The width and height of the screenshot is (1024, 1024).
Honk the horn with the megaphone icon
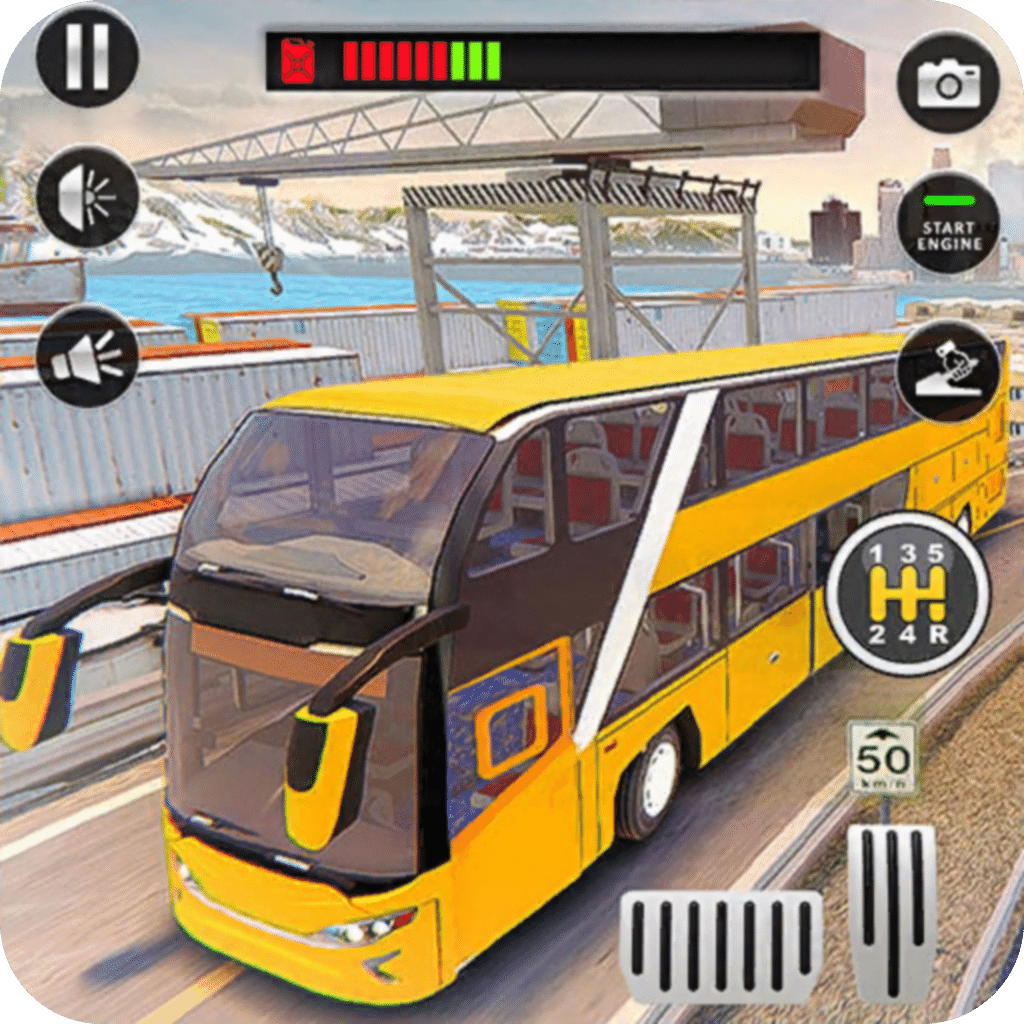pyautogui.click(x=87, y=356)
